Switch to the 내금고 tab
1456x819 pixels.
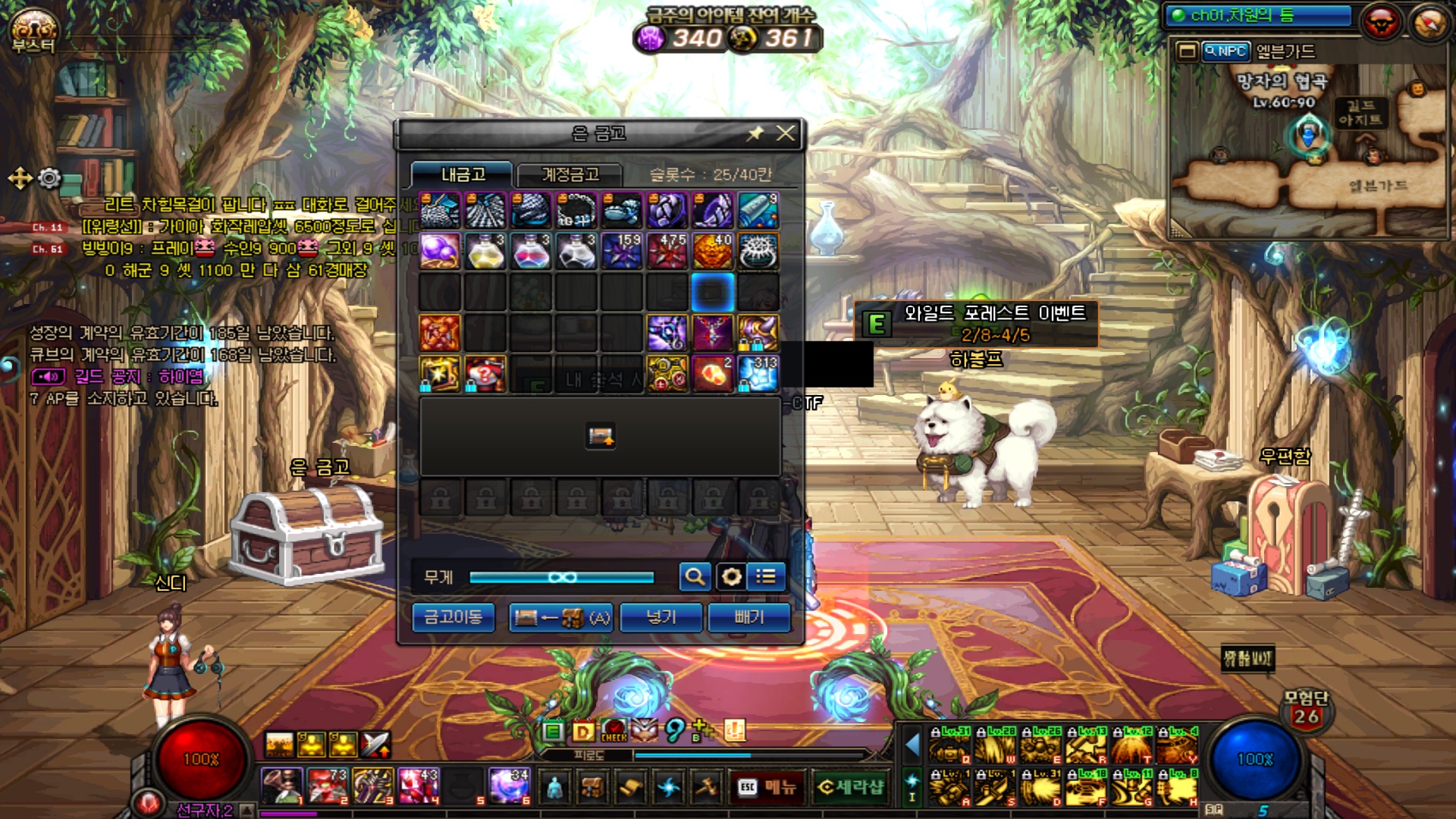(463, 174)
